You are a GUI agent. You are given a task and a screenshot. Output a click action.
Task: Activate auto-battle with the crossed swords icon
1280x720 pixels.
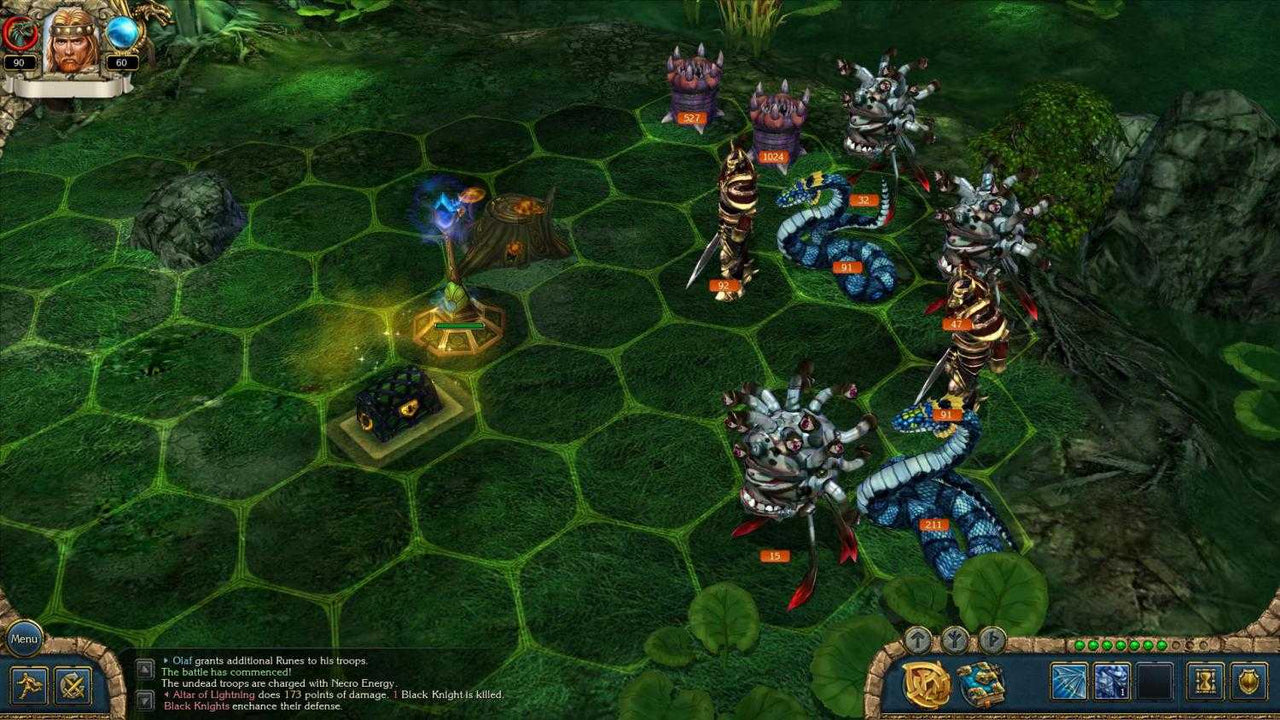[71, 686]
